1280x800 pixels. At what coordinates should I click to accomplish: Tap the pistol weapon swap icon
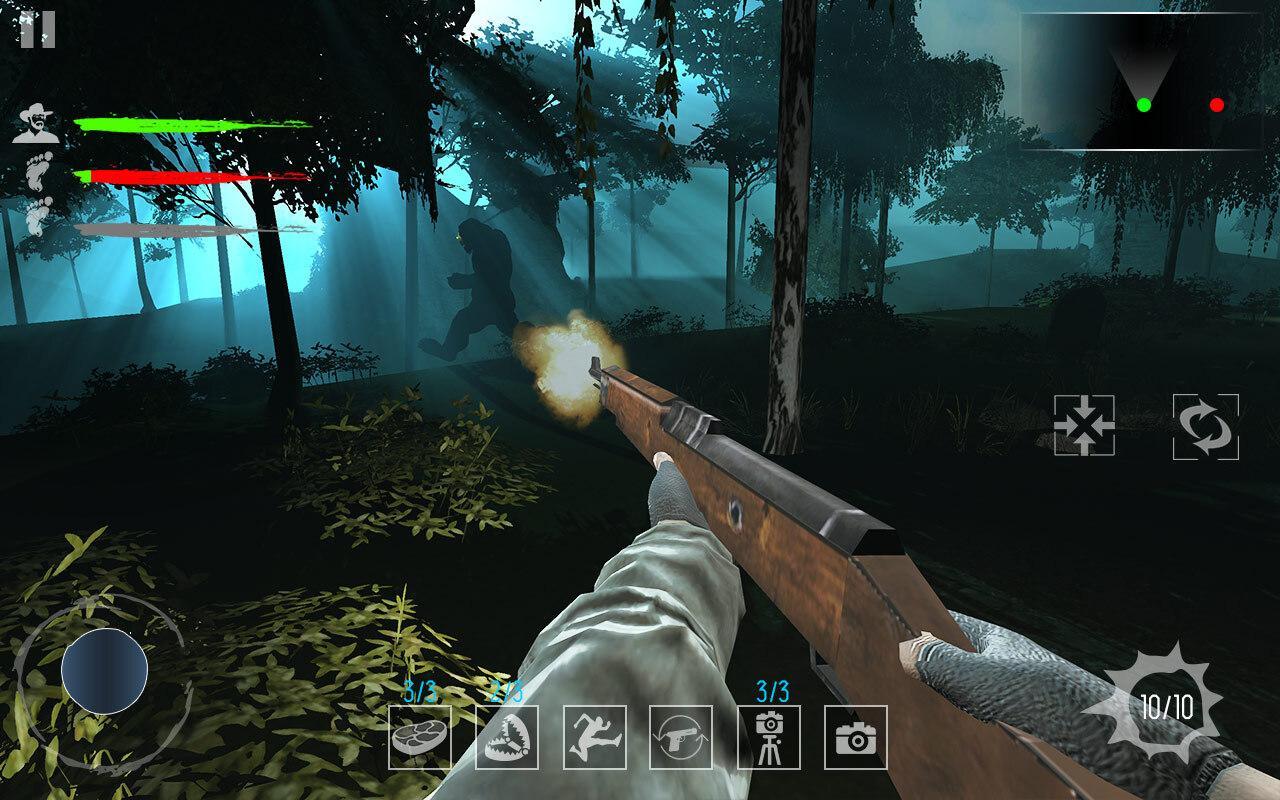coord(681,737)
